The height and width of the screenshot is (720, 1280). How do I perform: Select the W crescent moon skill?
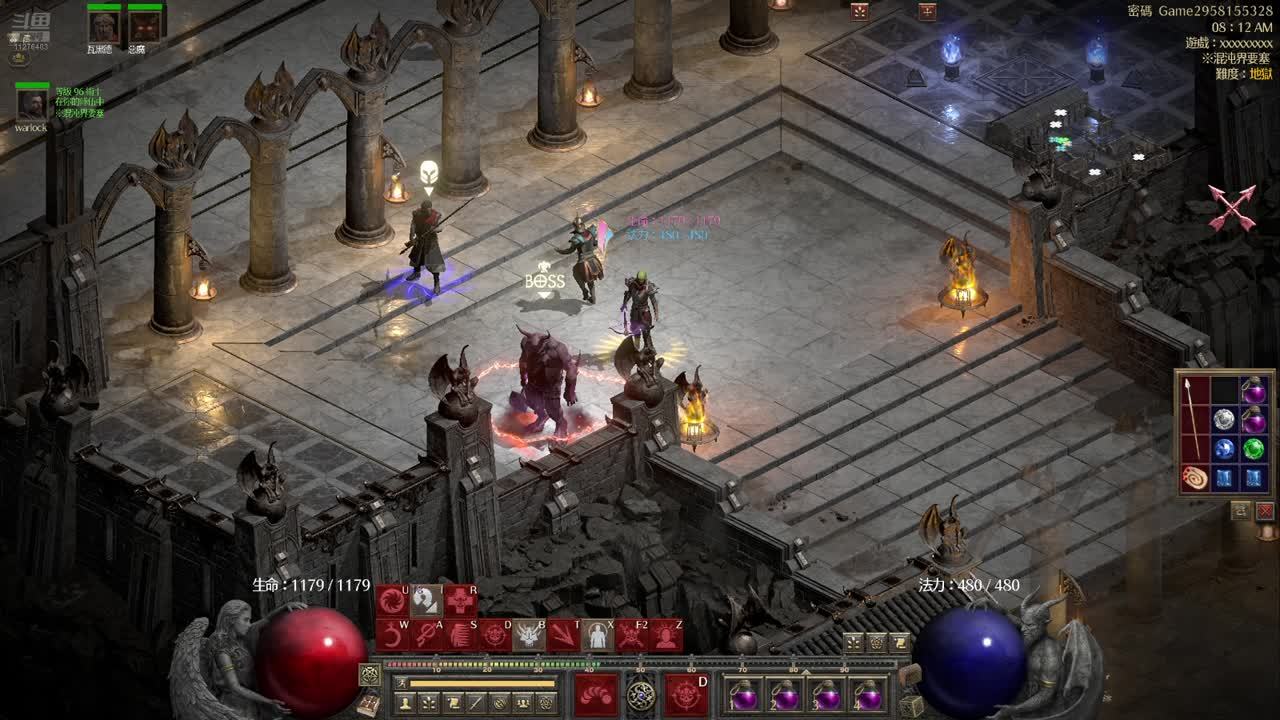click(x=392, y=635)
